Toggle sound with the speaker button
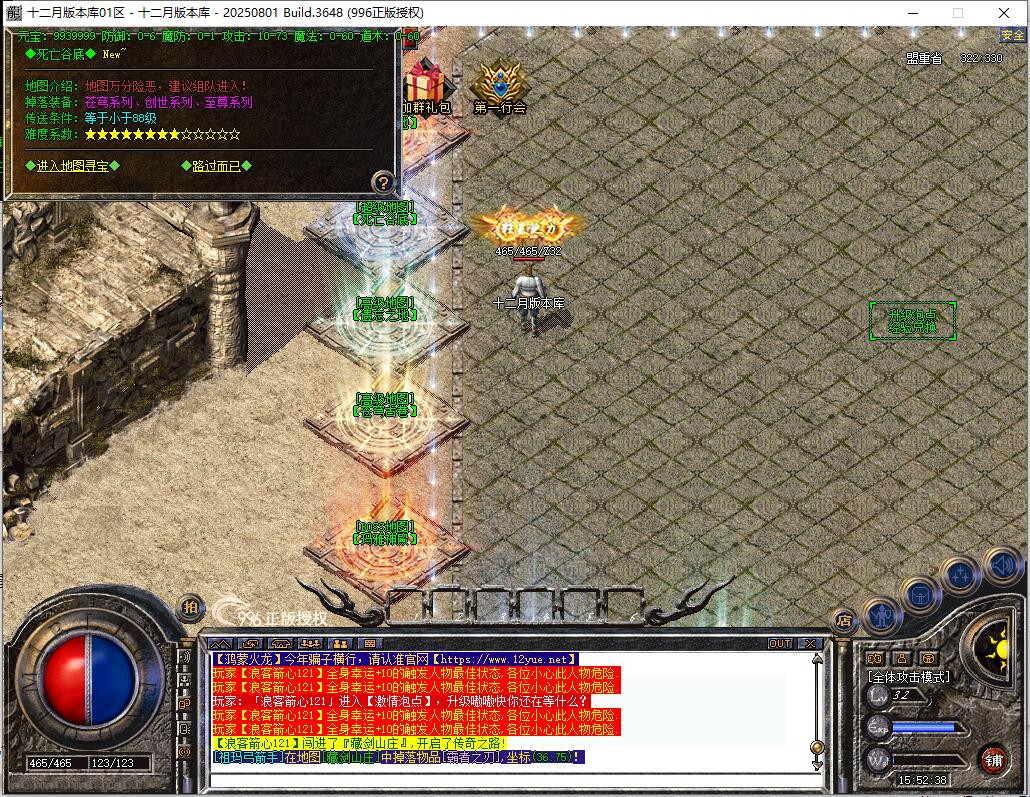 [1001, 564]
